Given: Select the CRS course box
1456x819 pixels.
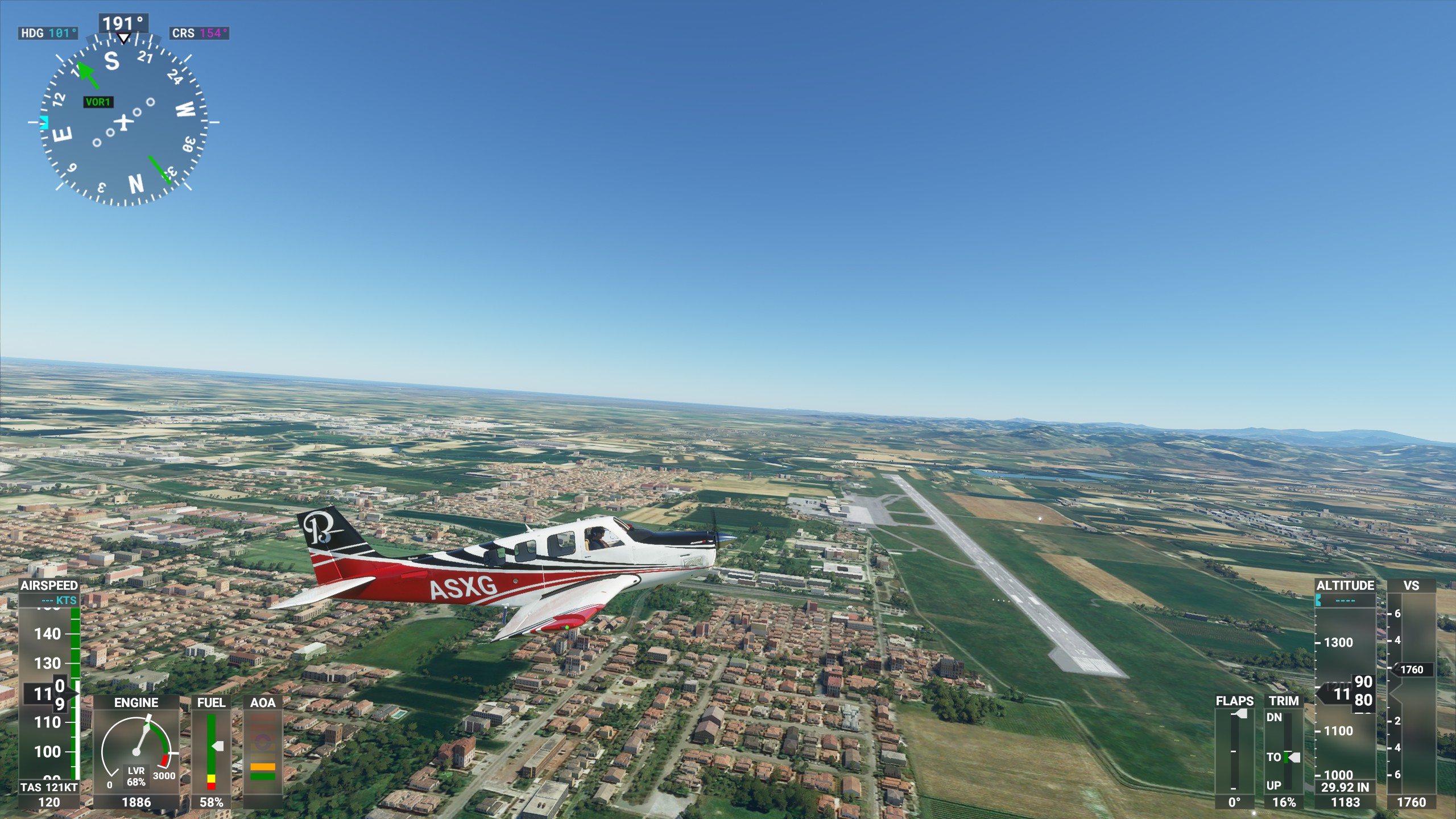Looking at the screenshot, I should (x=199, y=33).
